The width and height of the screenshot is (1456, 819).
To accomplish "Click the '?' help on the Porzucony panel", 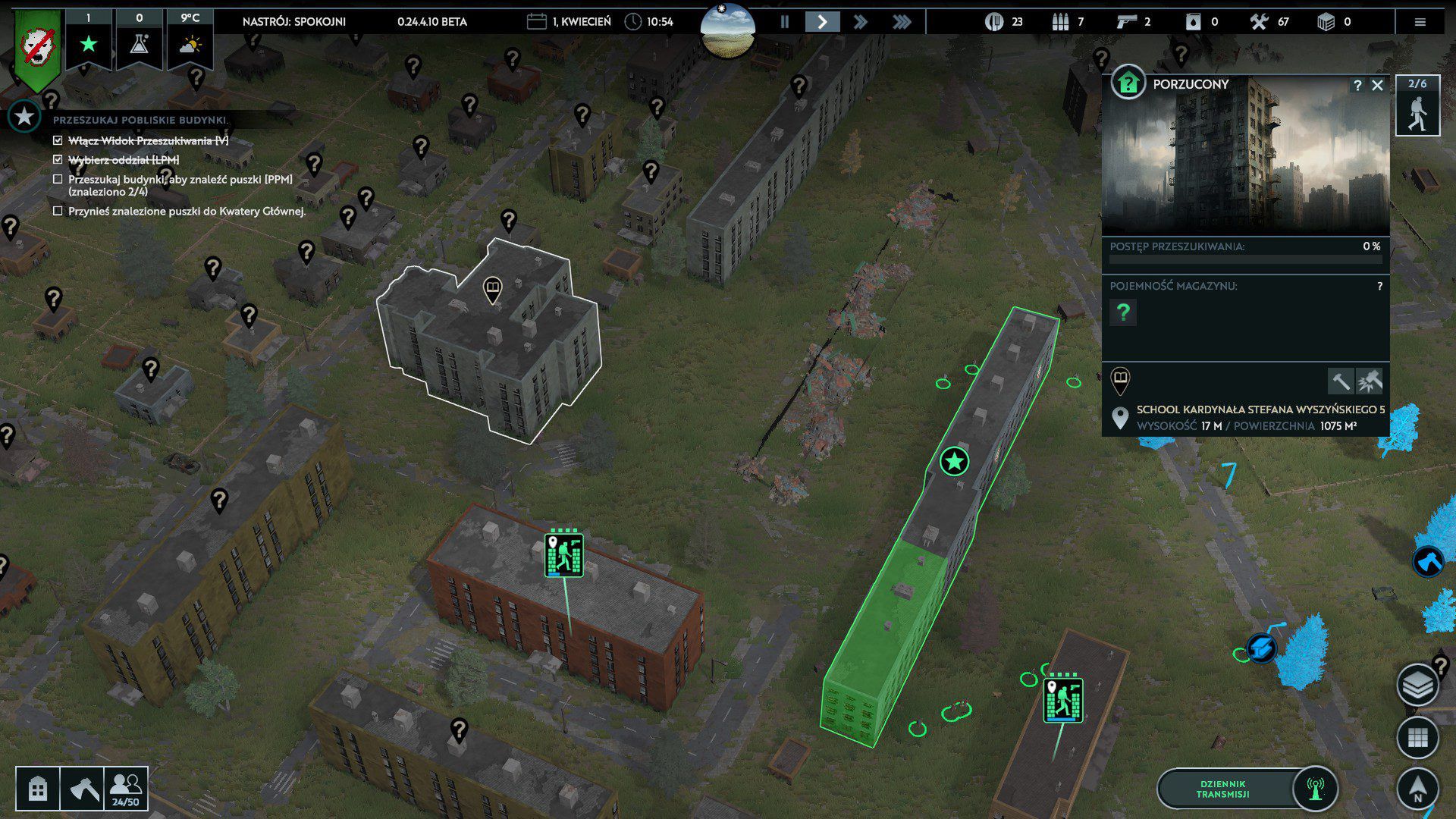I will pyautogui.click(x=1357, y=85).
